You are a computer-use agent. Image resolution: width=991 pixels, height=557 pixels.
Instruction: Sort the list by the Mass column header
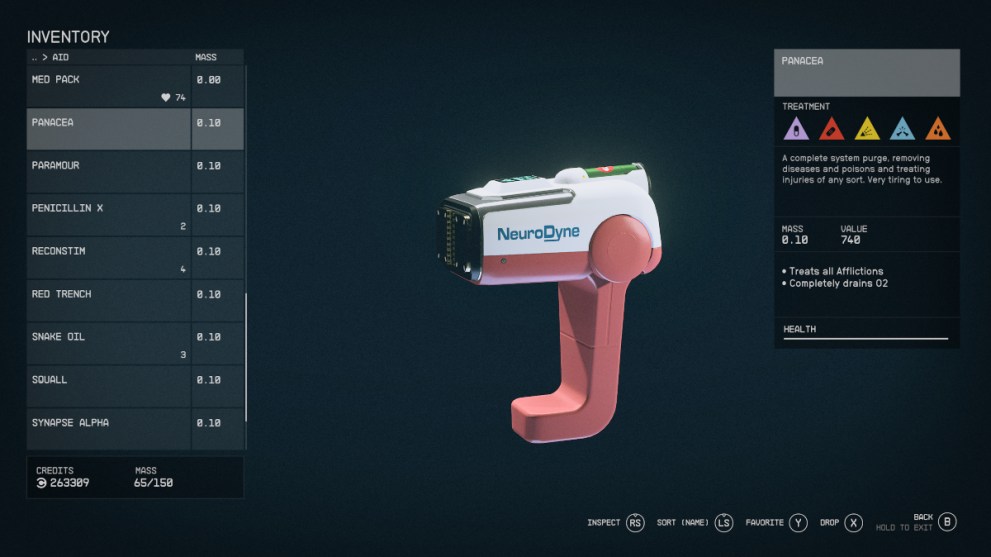coord(206,58)
